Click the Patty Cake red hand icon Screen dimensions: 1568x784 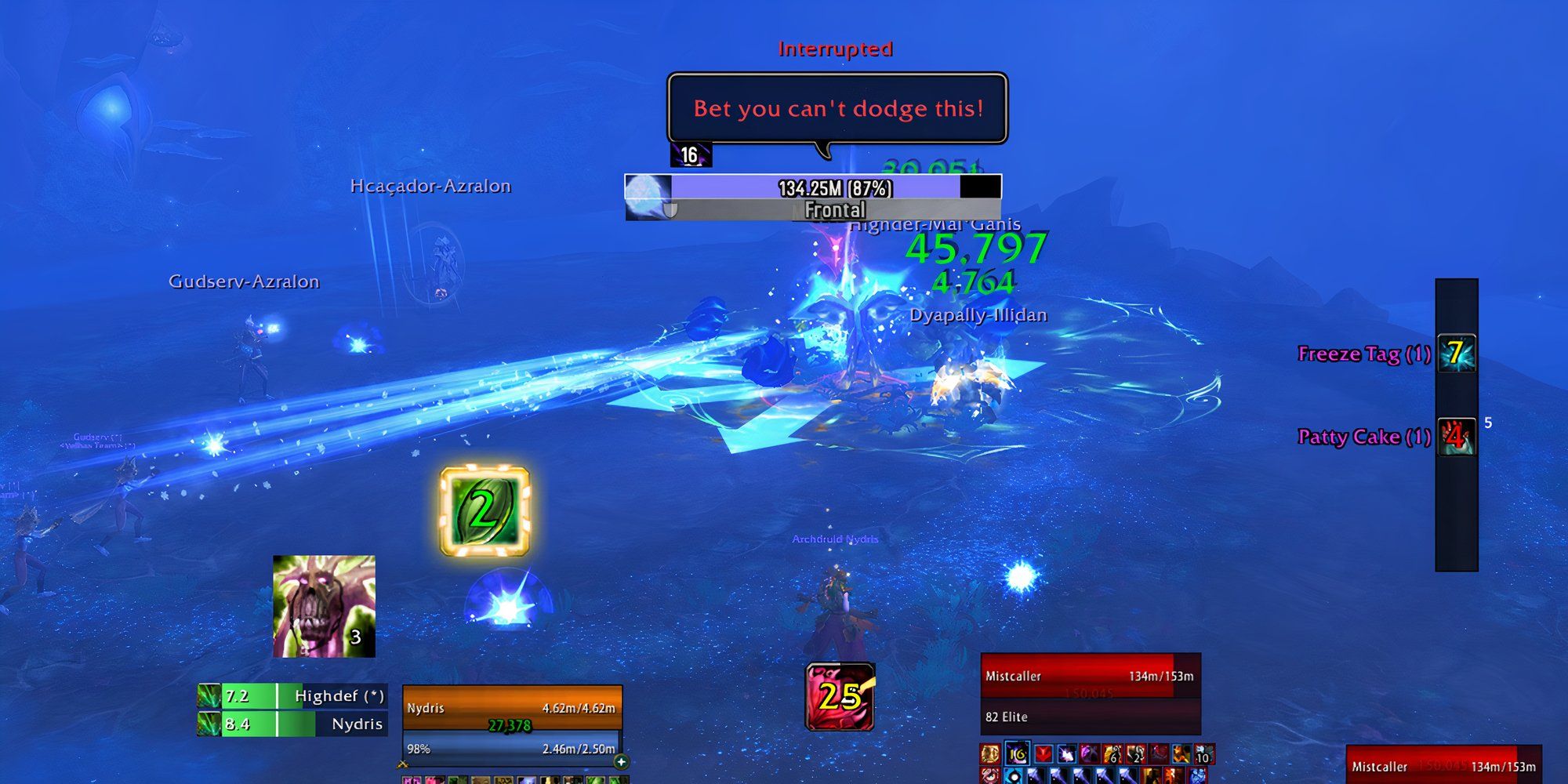pos(1455,437)
